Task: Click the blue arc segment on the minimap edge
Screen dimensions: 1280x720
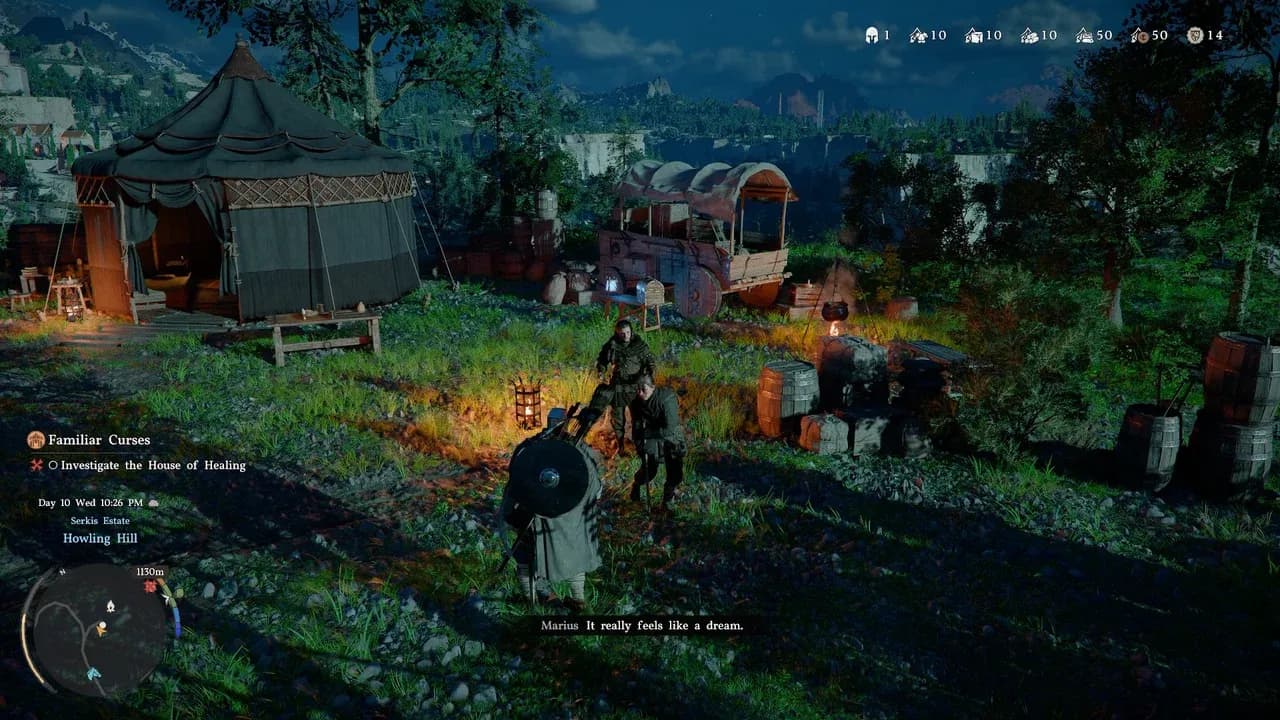Action: tap(177, 624)
